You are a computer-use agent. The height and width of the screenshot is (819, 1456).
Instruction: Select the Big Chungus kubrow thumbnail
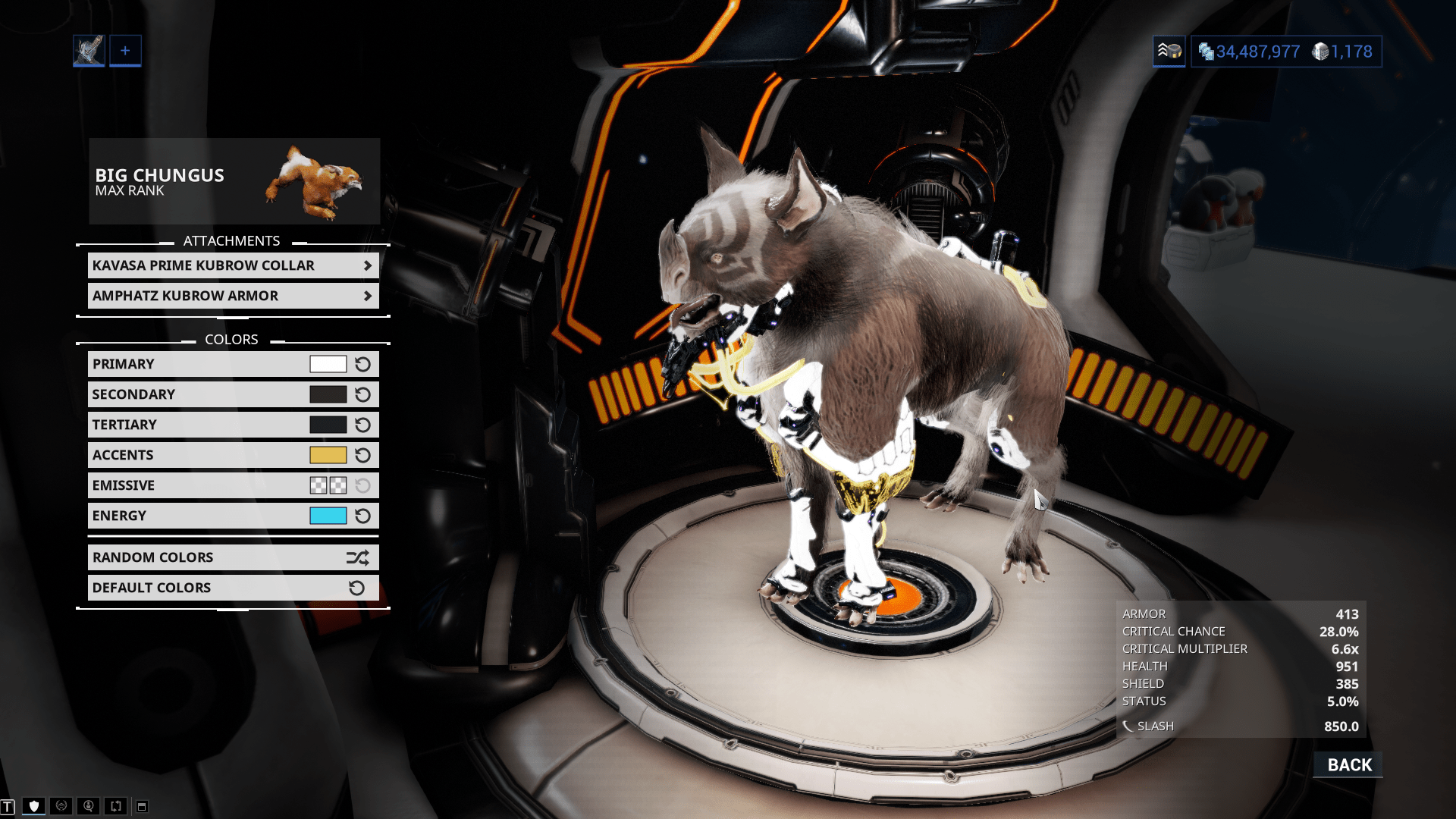click(x=314, y=182)
